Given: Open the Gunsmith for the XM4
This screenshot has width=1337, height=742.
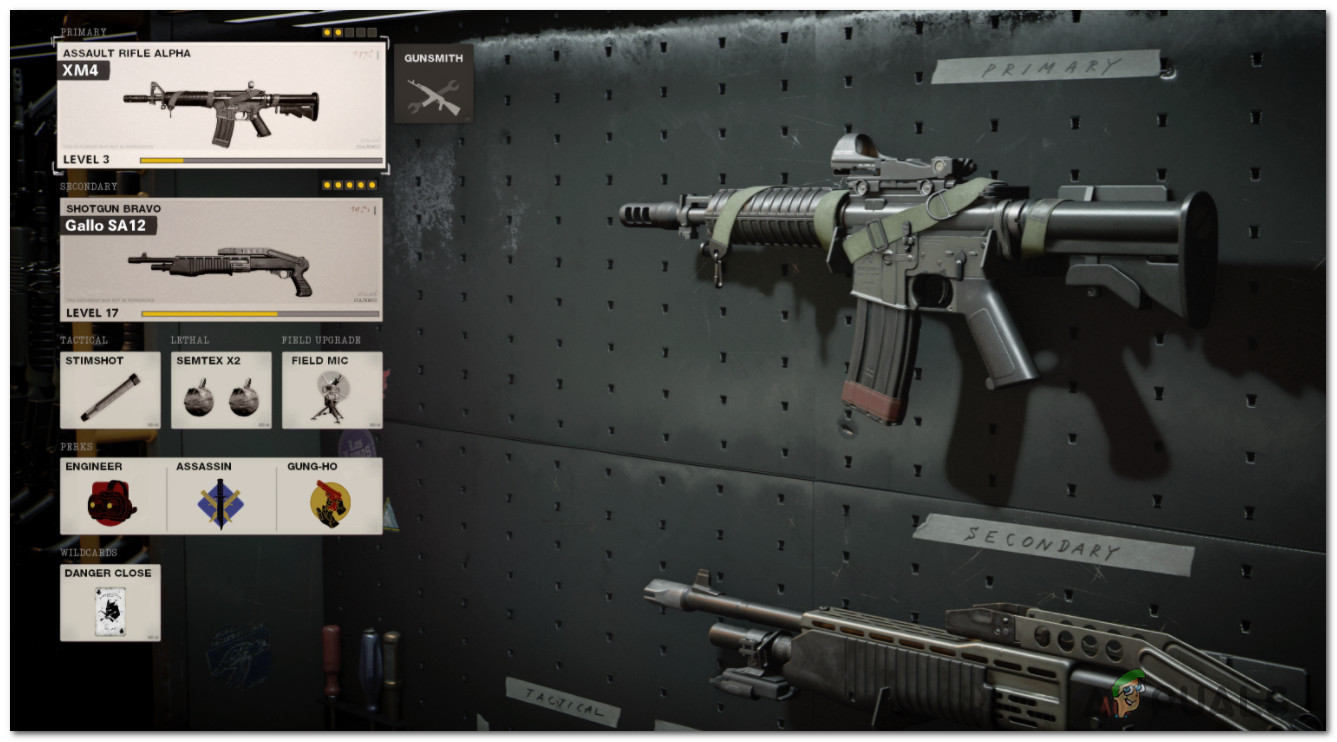Looking at the screenshot, I should (433, 84).
